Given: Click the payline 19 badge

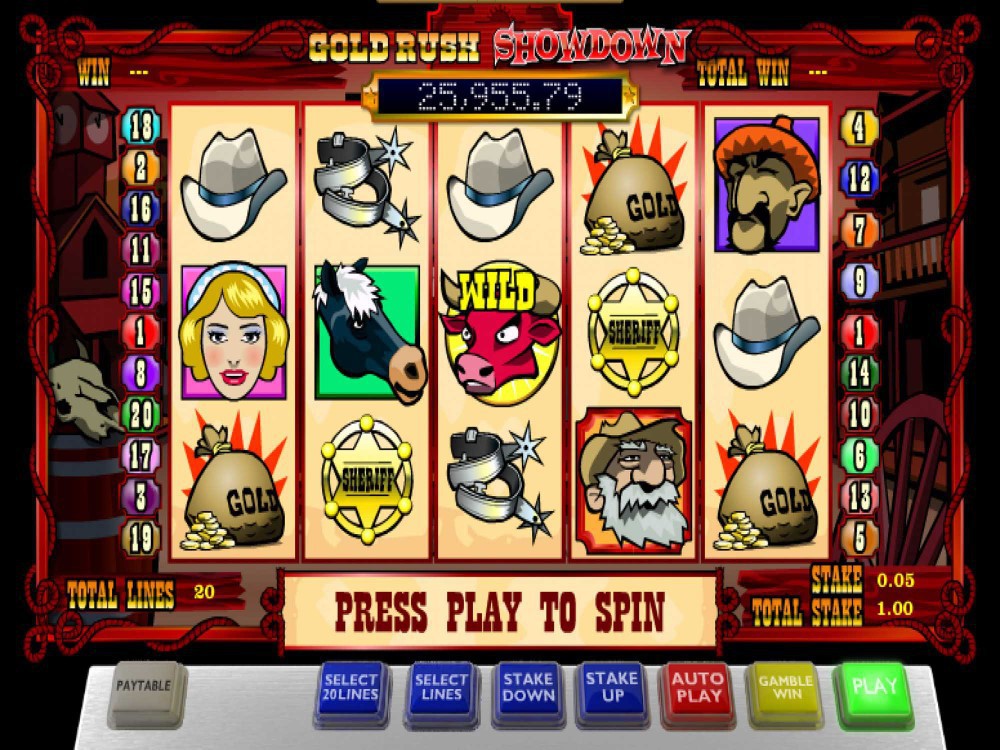Looking at the screenshot, I should point(141,537).
